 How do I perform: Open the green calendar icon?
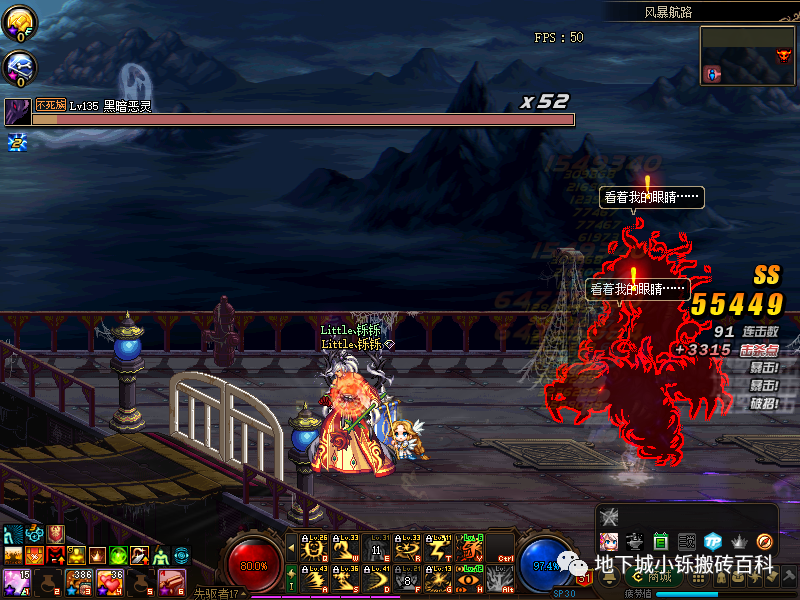click(660, 541)
